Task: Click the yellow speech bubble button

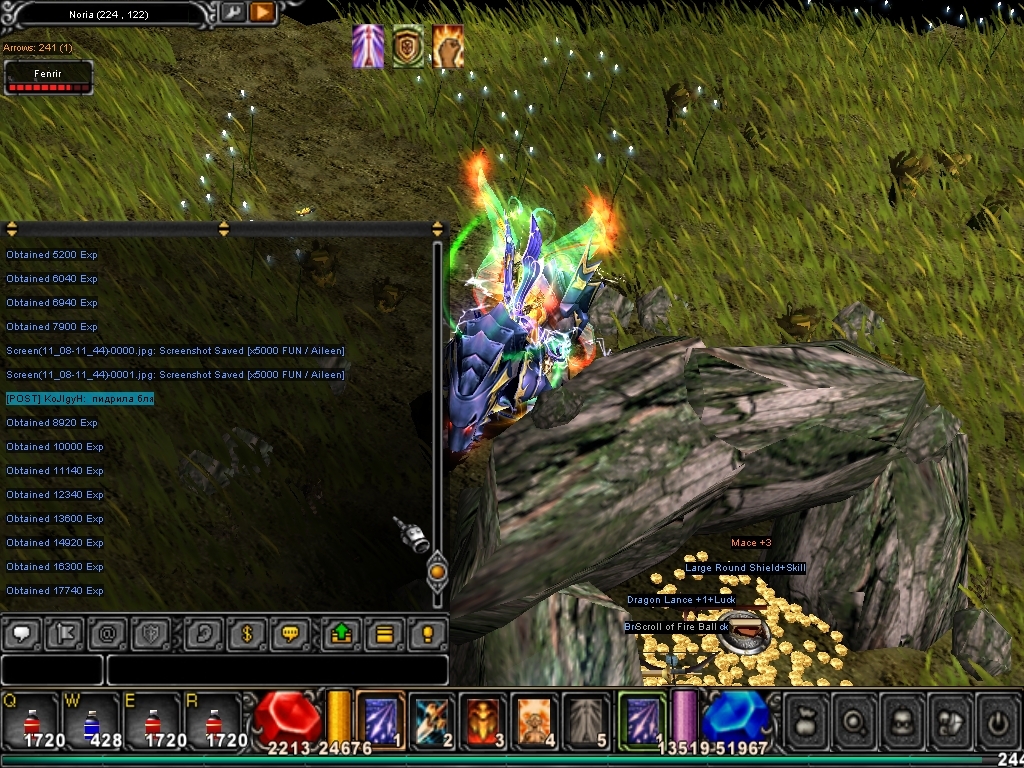Action: 290,633
